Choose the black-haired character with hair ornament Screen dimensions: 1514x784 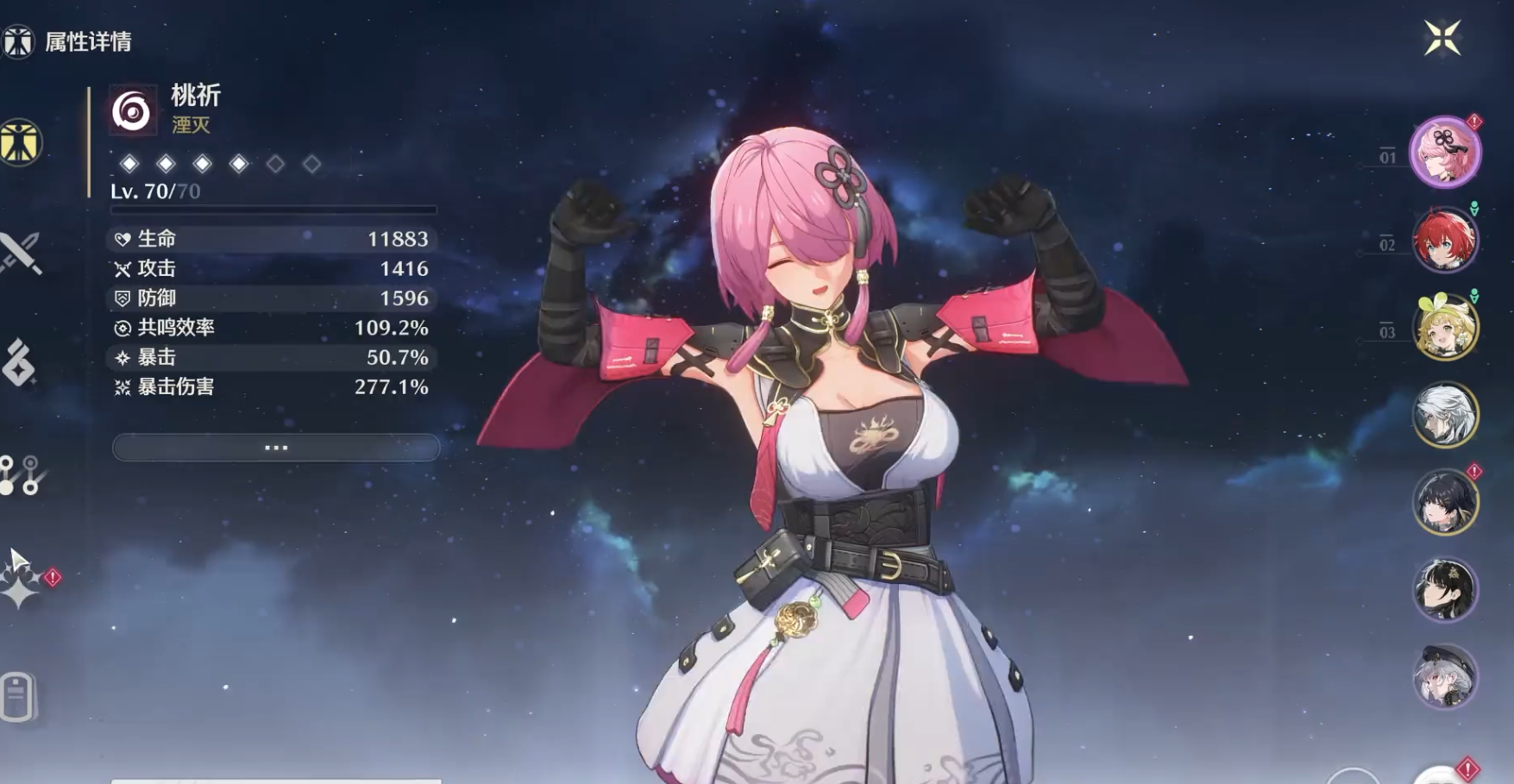[1445, 590]
